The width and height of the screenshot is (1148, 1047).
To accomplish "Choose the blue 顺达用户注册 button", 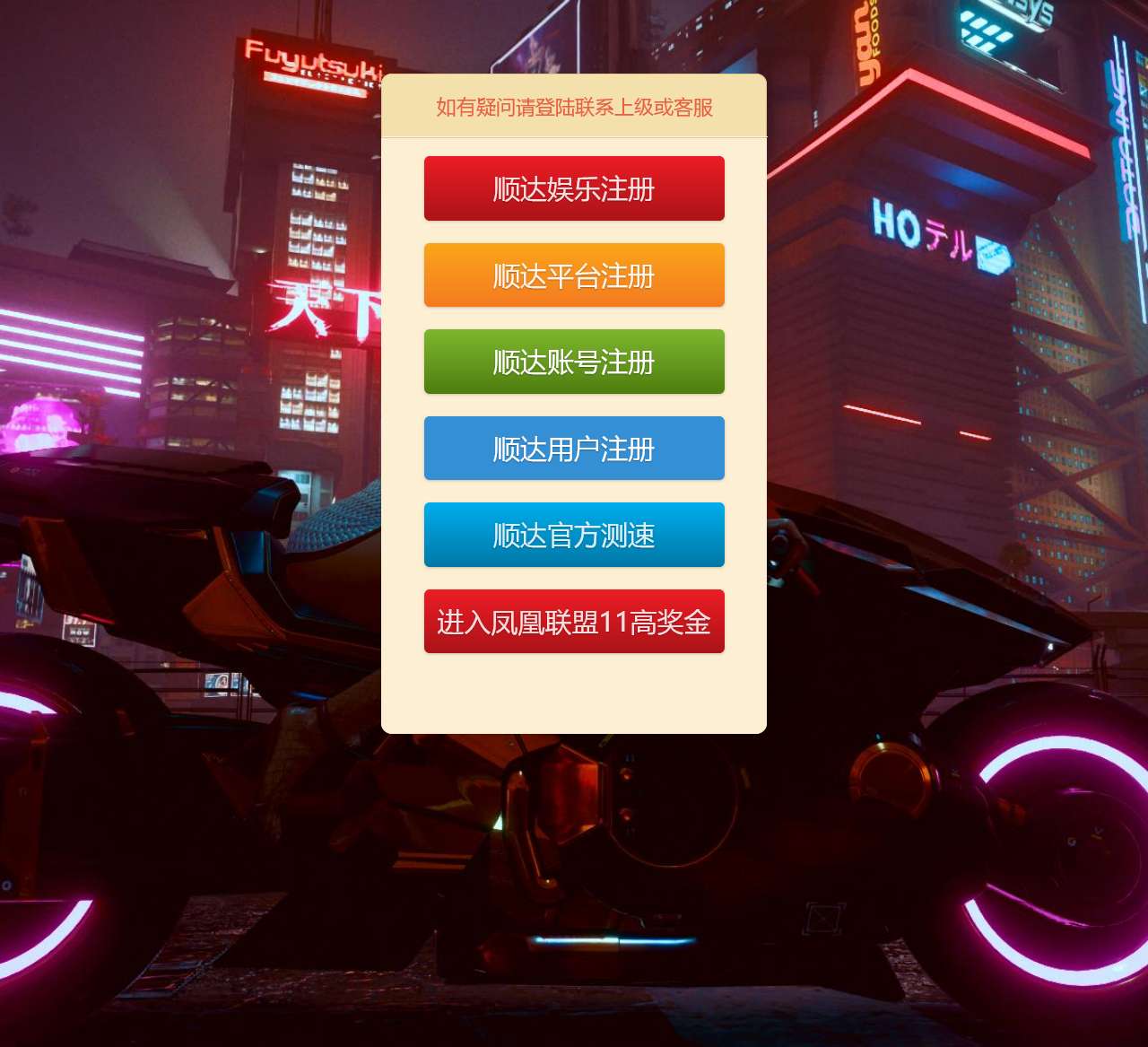I will [574, 449].
